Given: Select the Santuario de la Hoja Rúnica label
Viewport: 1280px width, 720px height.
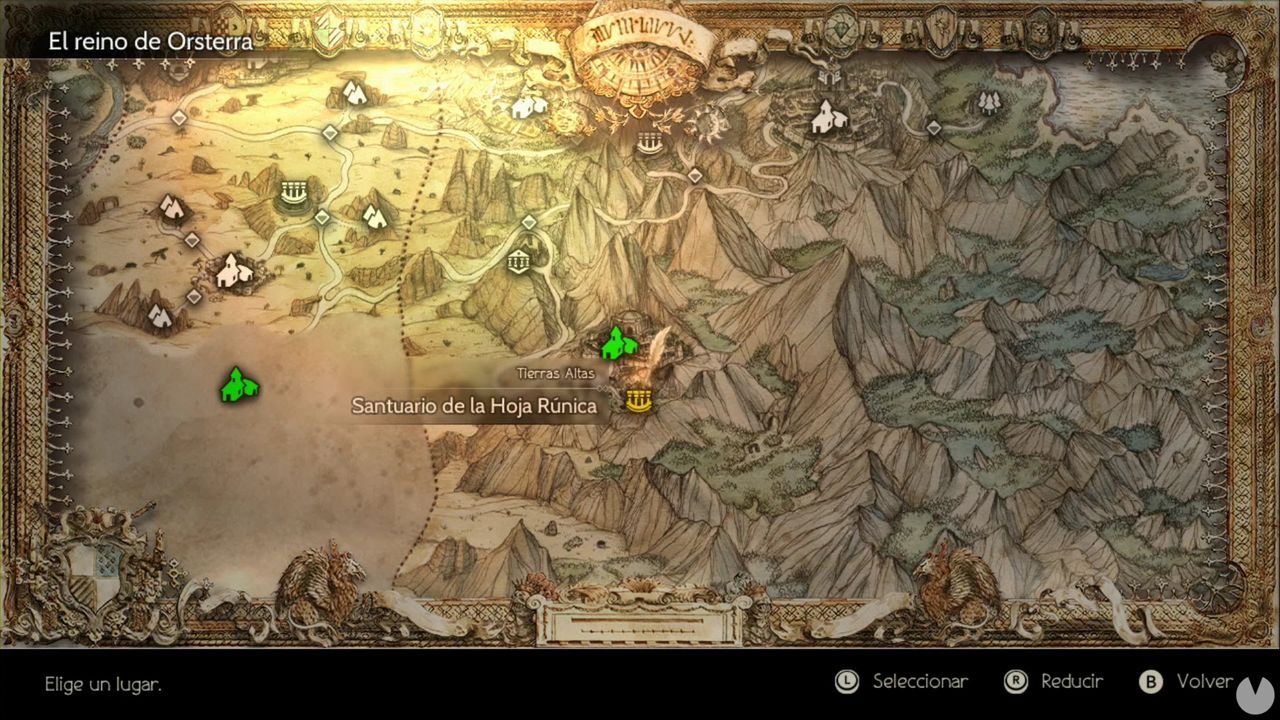Looking at the screenshot, I should tap(475, 406).
